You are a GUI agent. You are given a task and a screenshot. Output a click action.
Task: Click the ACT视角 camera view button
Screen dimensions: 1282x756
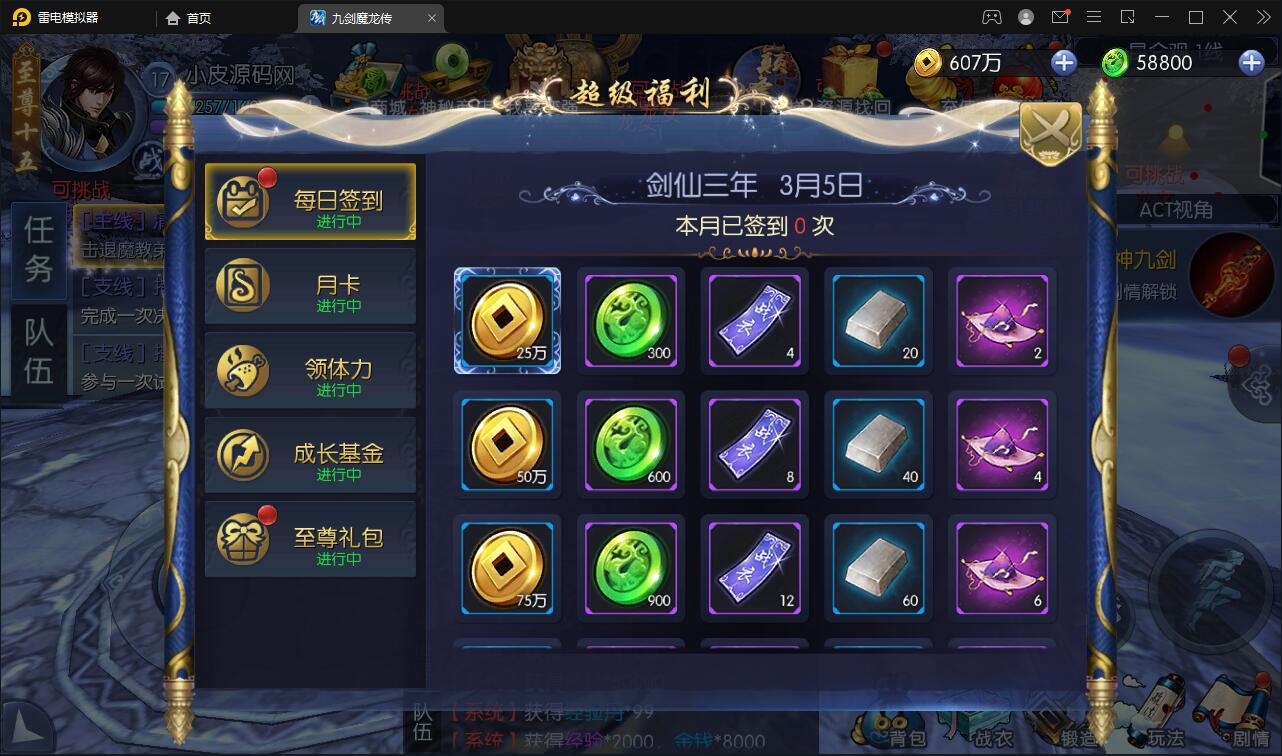click(x=1176, y=210)
